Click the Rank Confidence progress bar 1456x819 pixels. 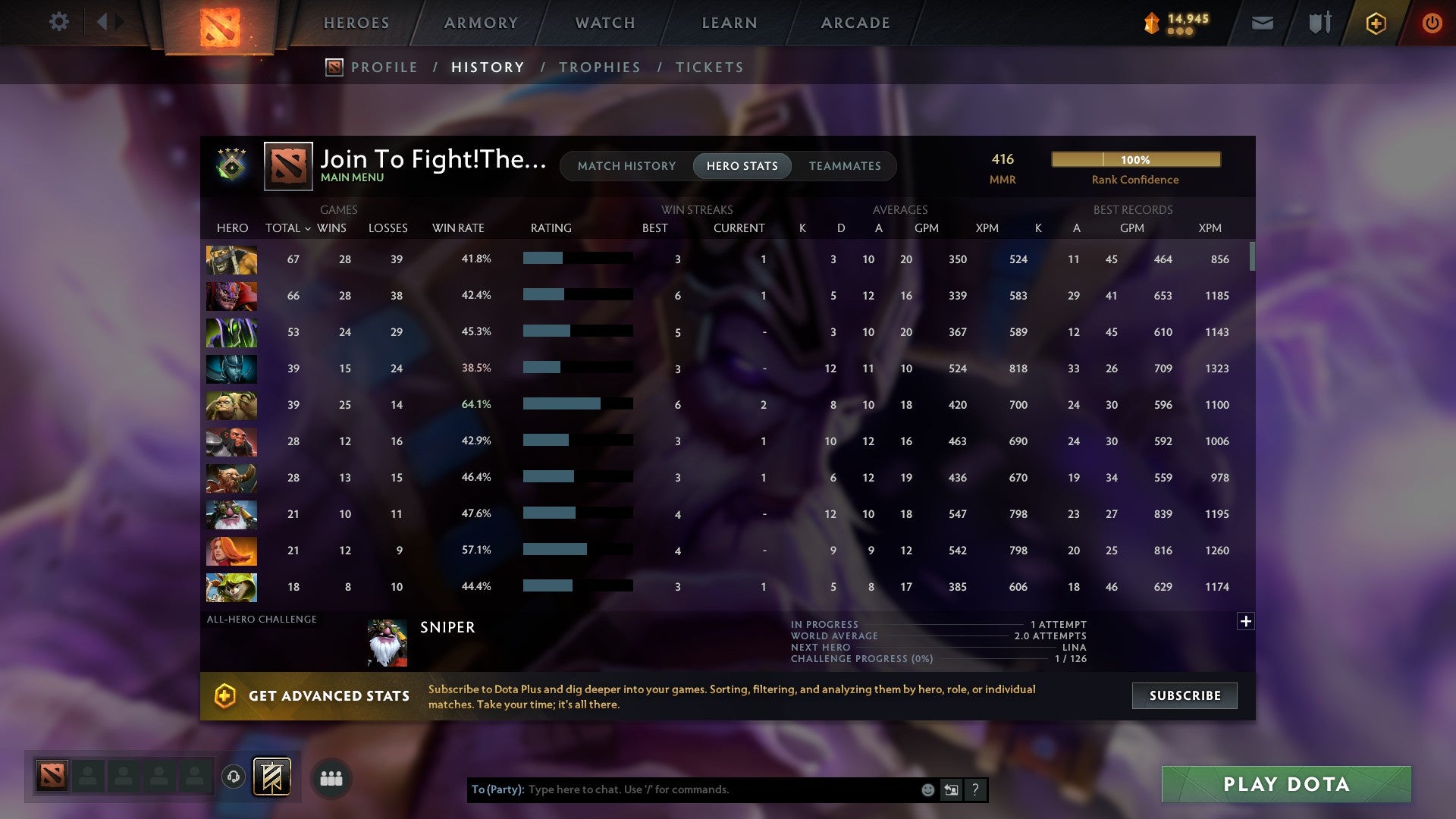[x=1135, y=159]
